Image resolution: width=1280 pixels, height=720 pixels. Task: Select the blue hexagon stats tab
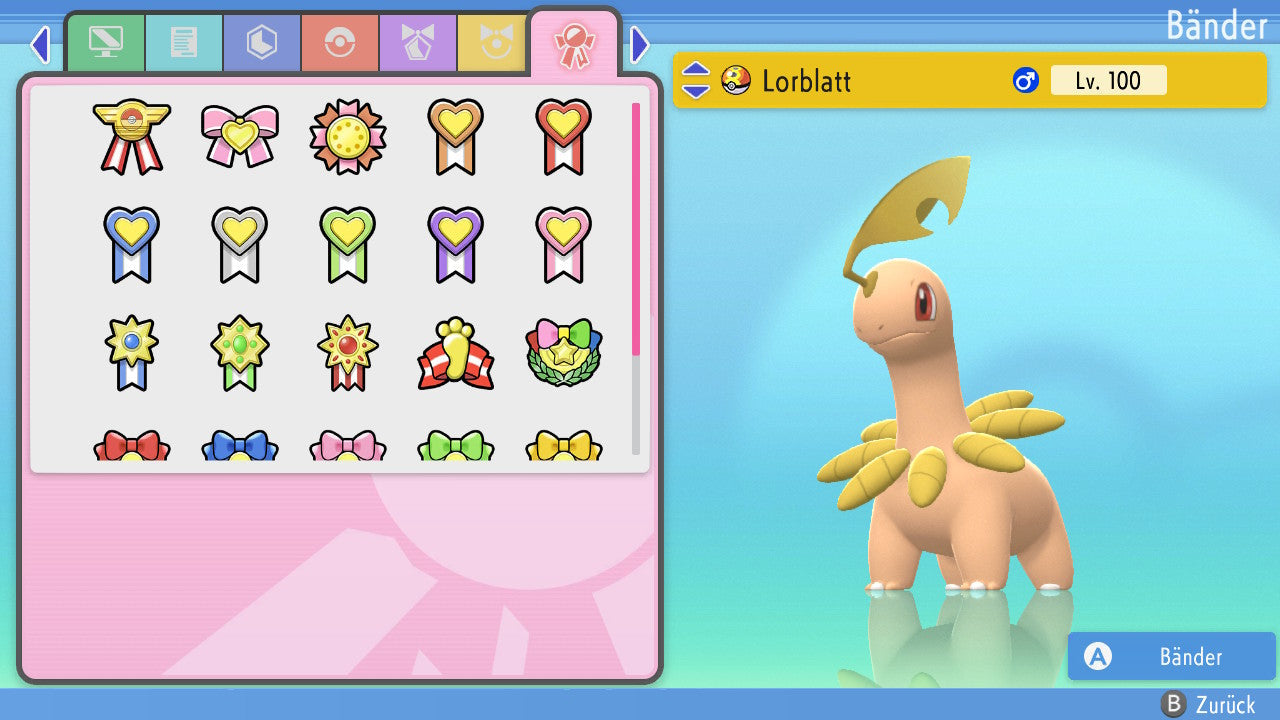262,42
